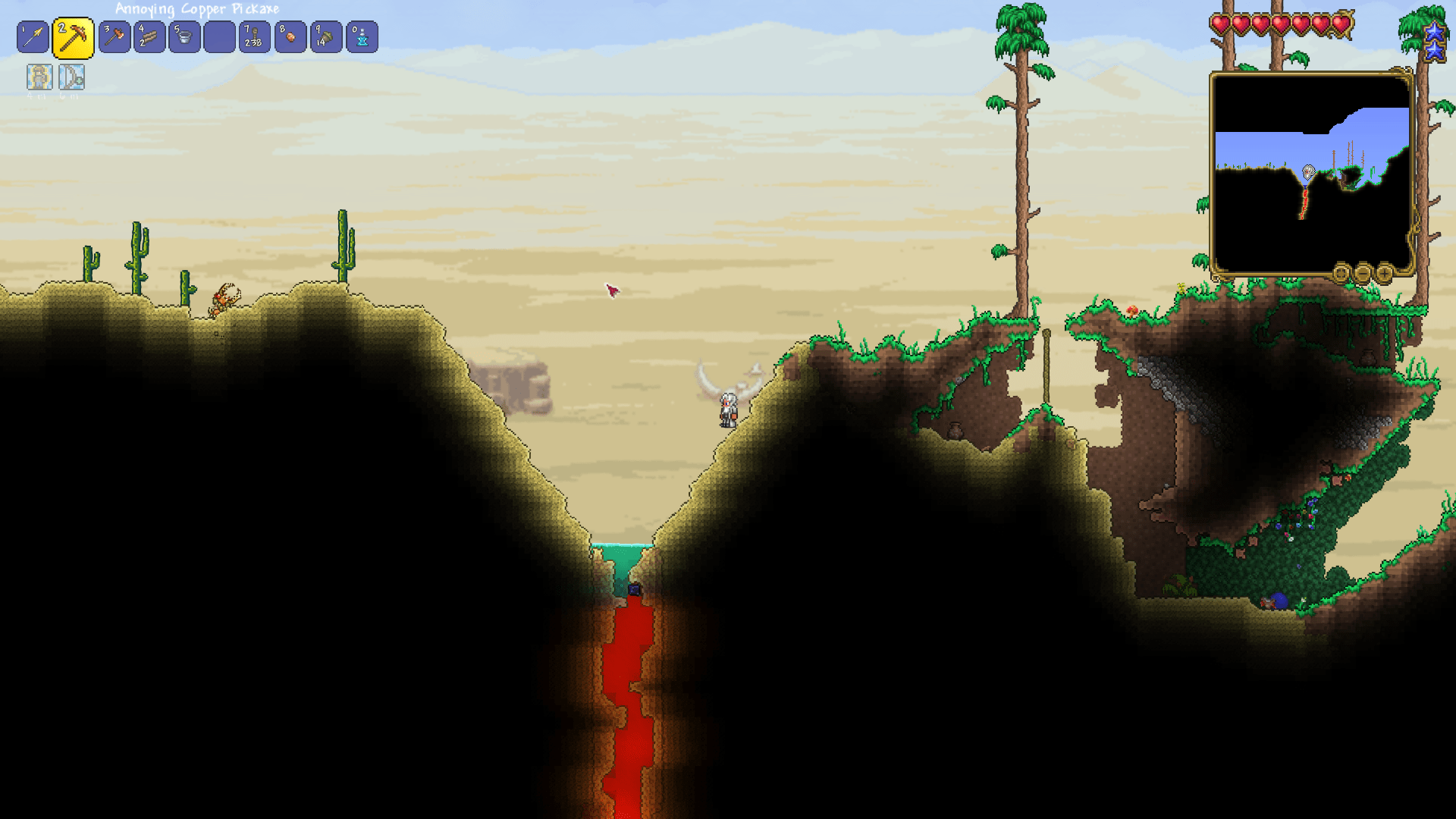This screenshot has width=1456, height=819.
Task: Zoom out the minimap with the minus button
Action: [1363, 275]
